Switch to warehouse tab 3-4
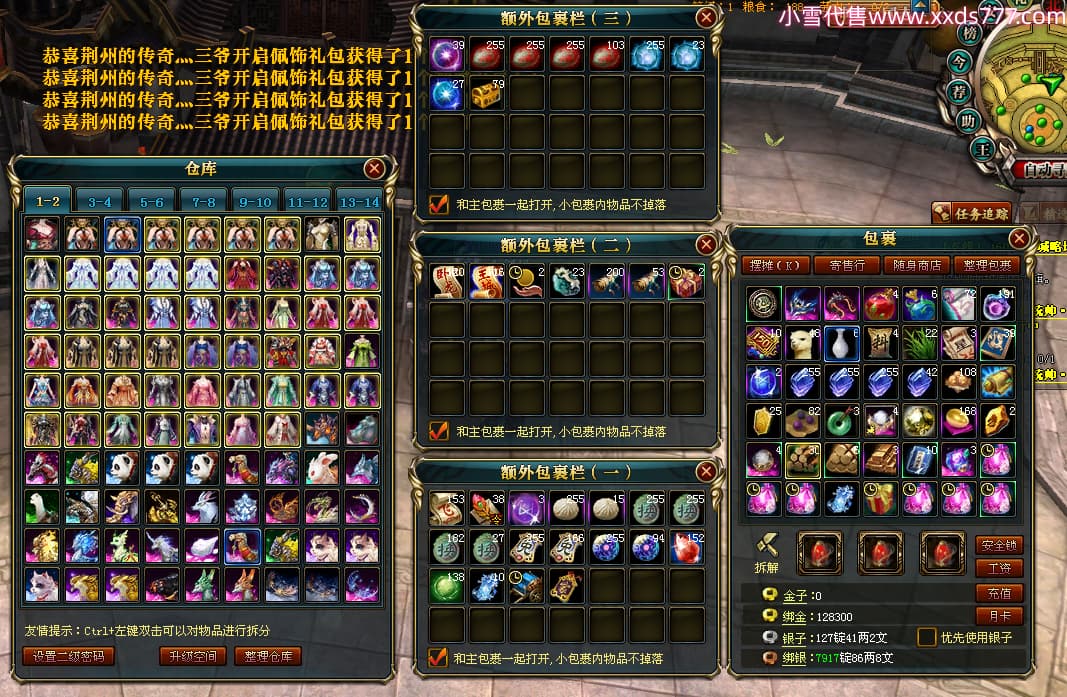This screenshot has height=697, width=1067. pos(100,201)
